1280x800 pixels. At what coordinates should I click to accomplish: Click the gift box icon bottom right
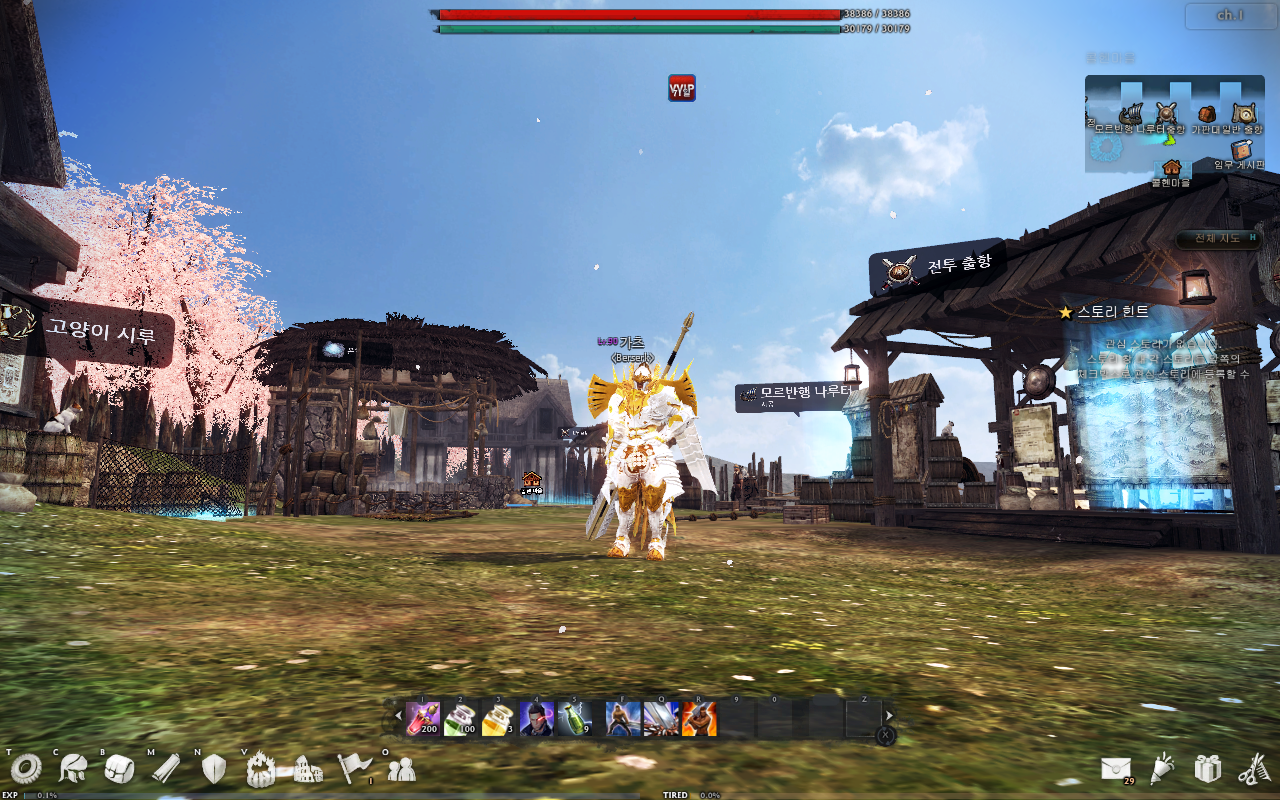[x=1208, y=768]
